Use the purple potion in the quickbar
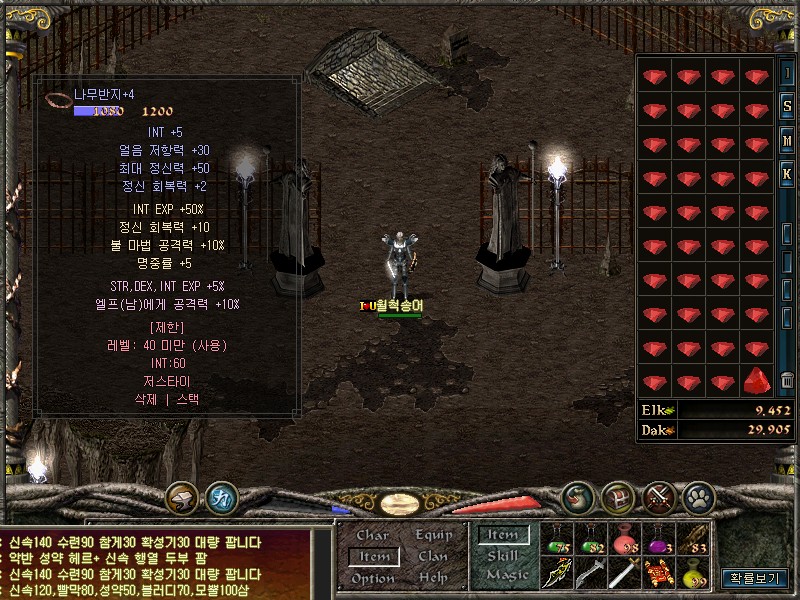This screenshot has height=600, width=800. click(658, 540)
